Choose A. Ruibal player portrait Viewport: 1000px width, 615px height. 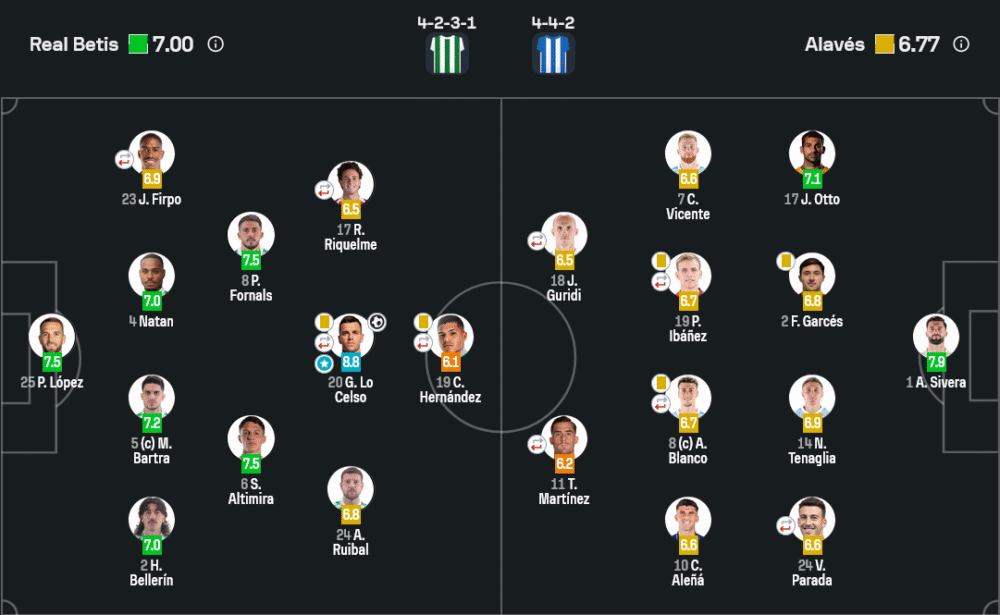351,489
